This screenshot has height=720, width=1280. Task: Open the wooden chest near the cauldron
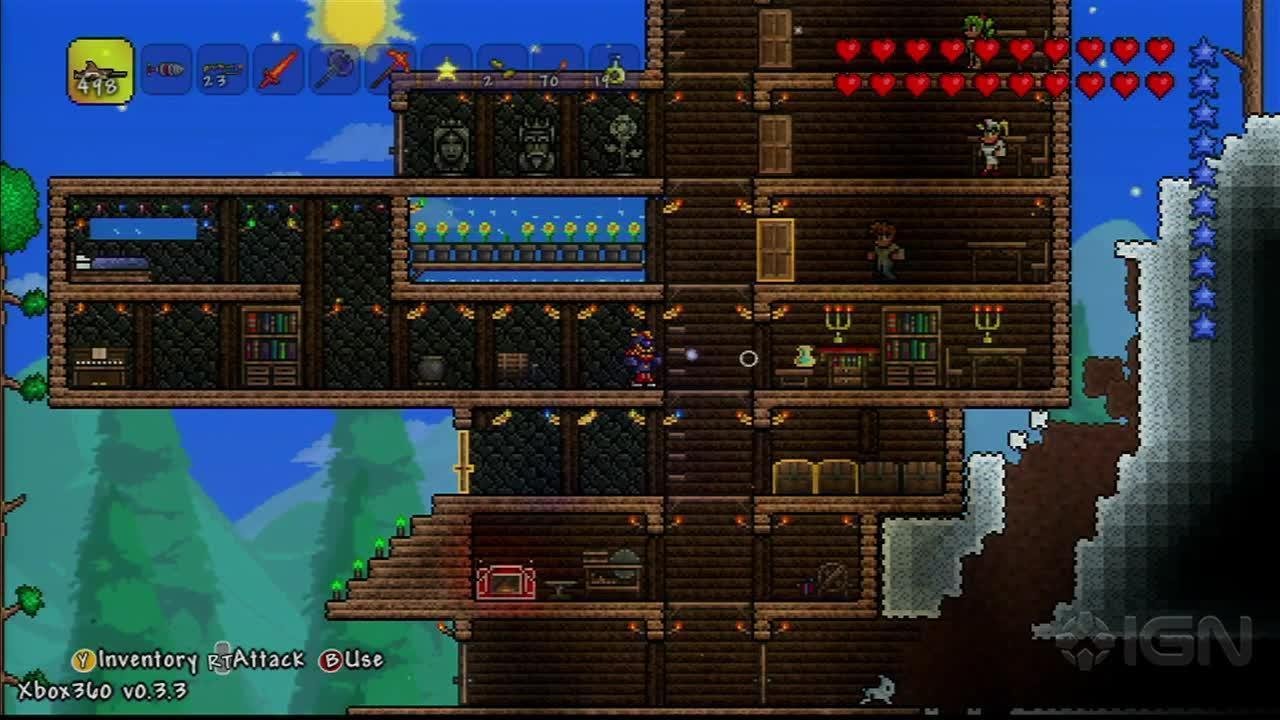pyautogui.click(x=511, y=362)
